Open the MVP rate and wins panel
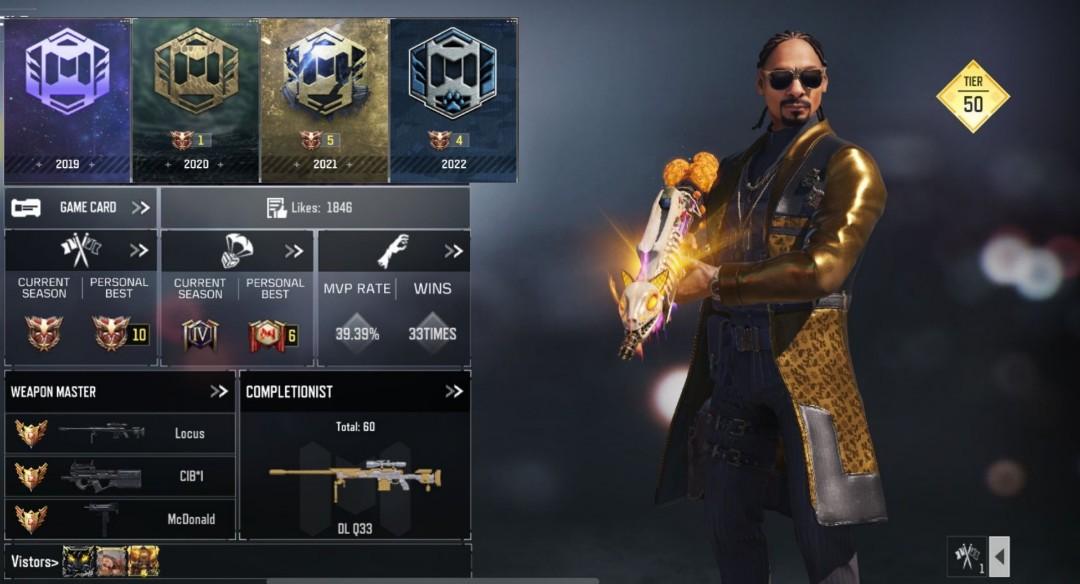 (454, 250)
